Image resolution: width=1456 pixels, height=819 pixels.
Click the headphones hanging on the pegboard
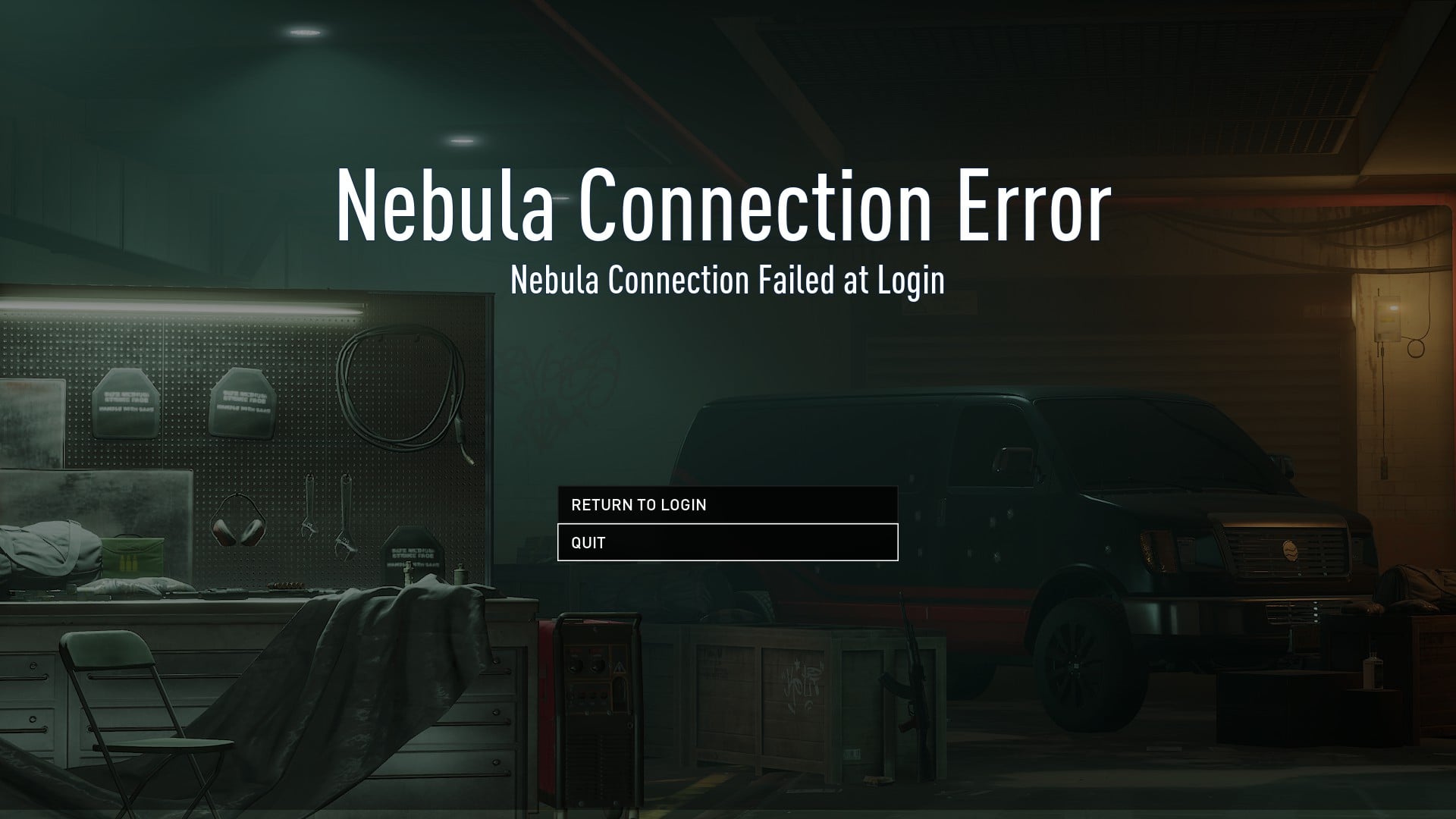coord(237,521)
